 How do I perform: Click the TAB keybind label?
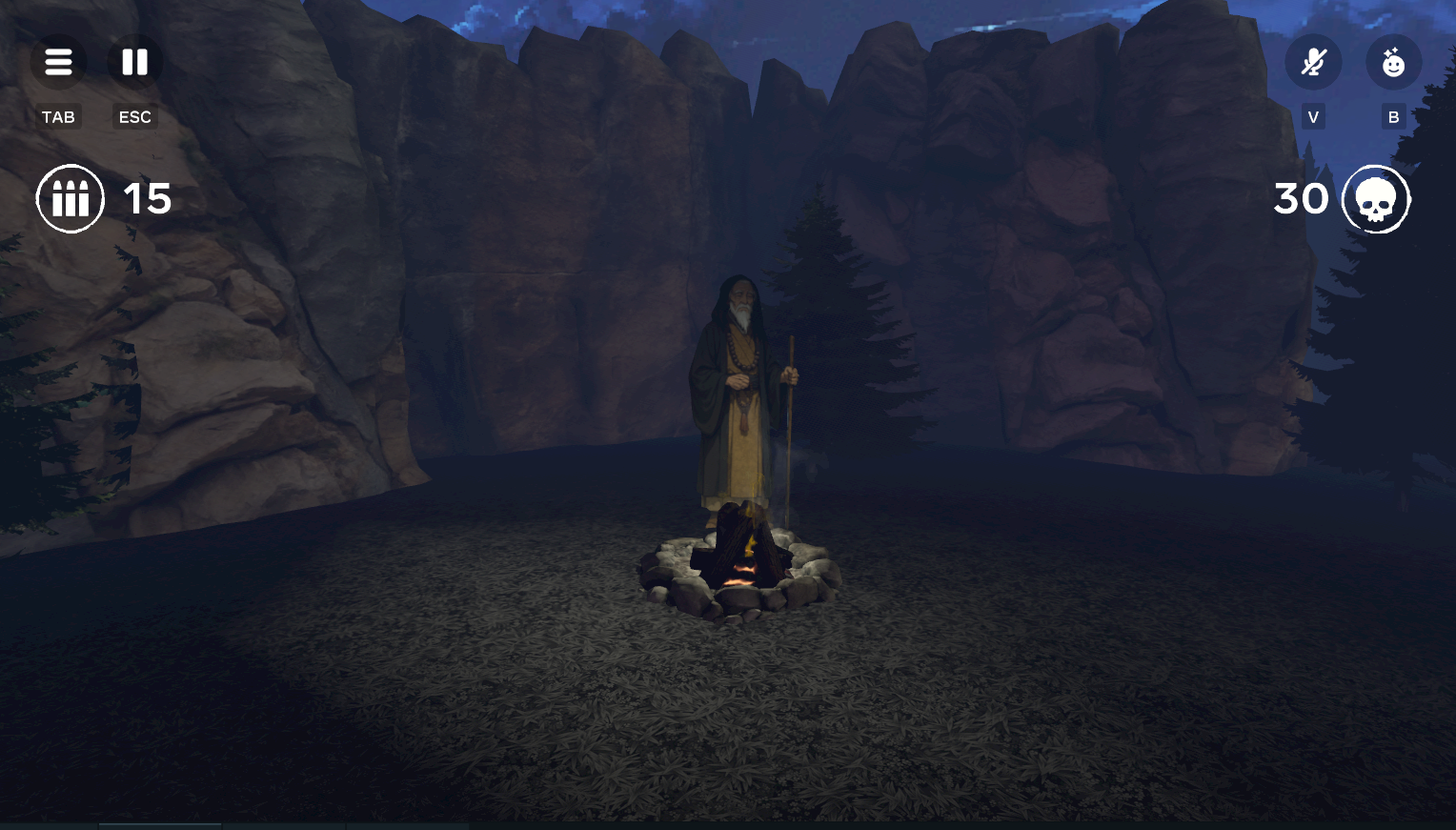[x=58, y=116]
